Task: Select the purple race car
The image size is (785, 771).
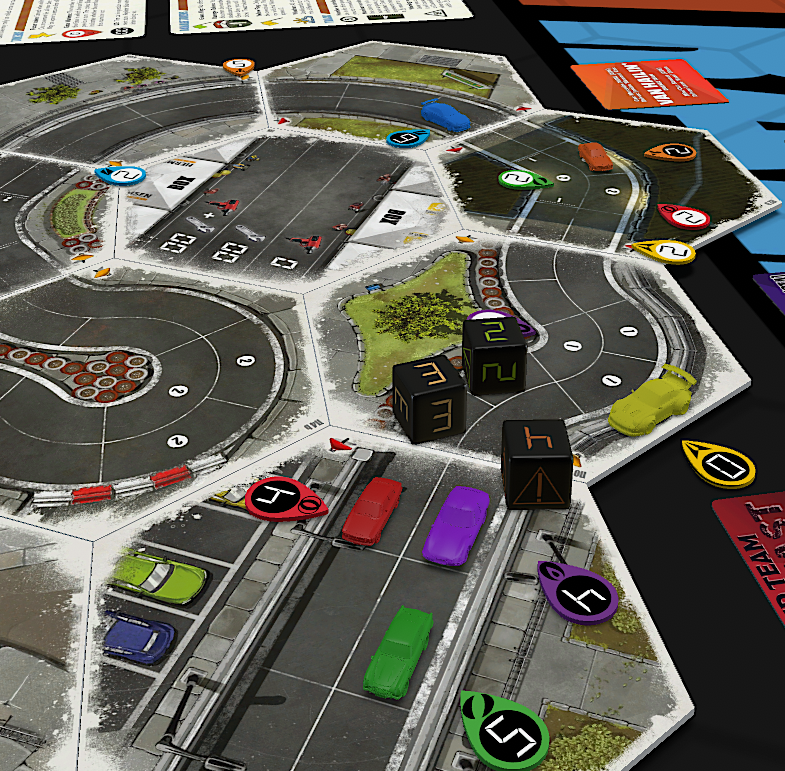Action: pos(454,524)
